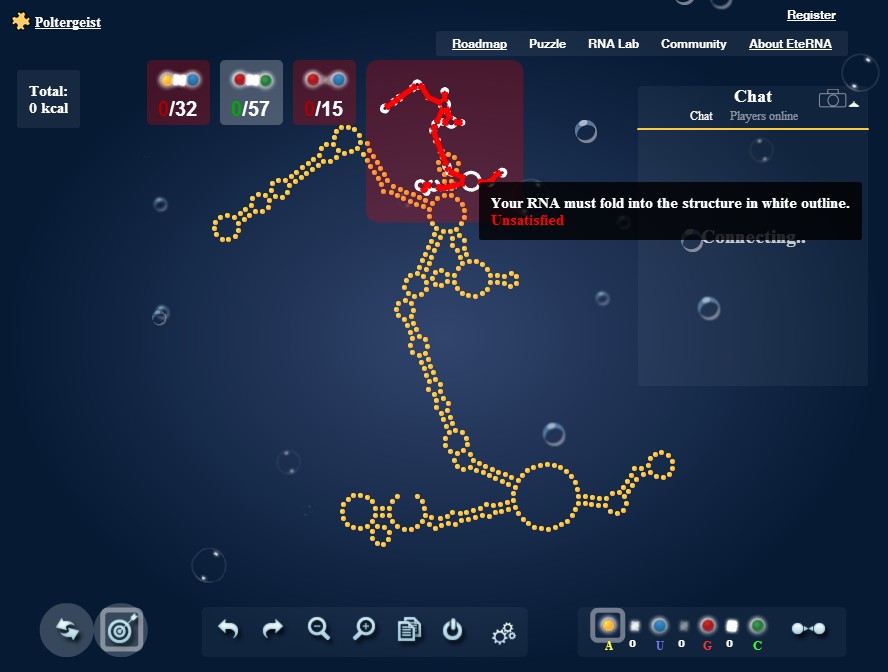The width and height of the screenshot is (888, 672).
Task: Switch to the Players online tab
Action: [764, 116]
